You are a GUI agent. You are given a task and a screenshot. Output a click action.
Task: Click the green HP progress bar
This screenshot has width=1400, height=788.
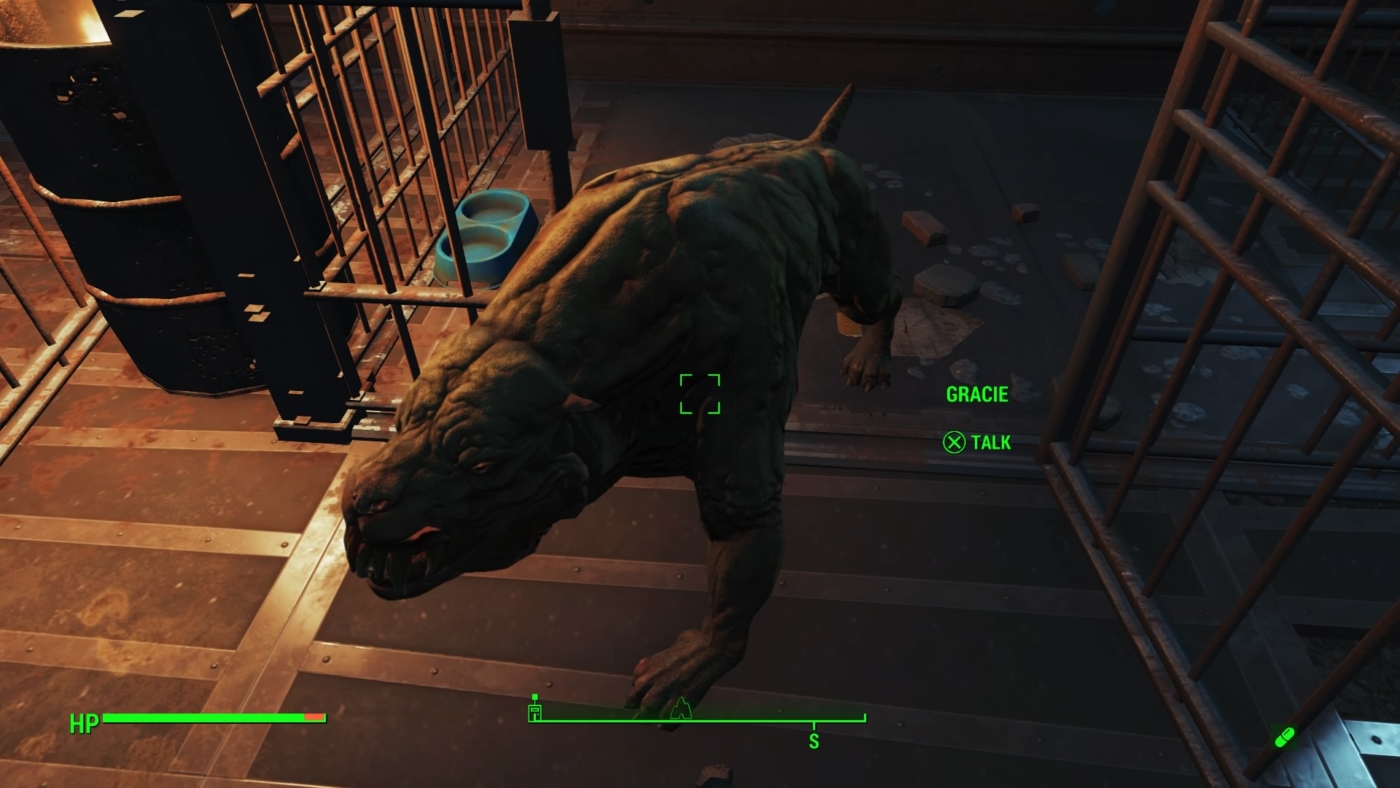tap(200, 717)
